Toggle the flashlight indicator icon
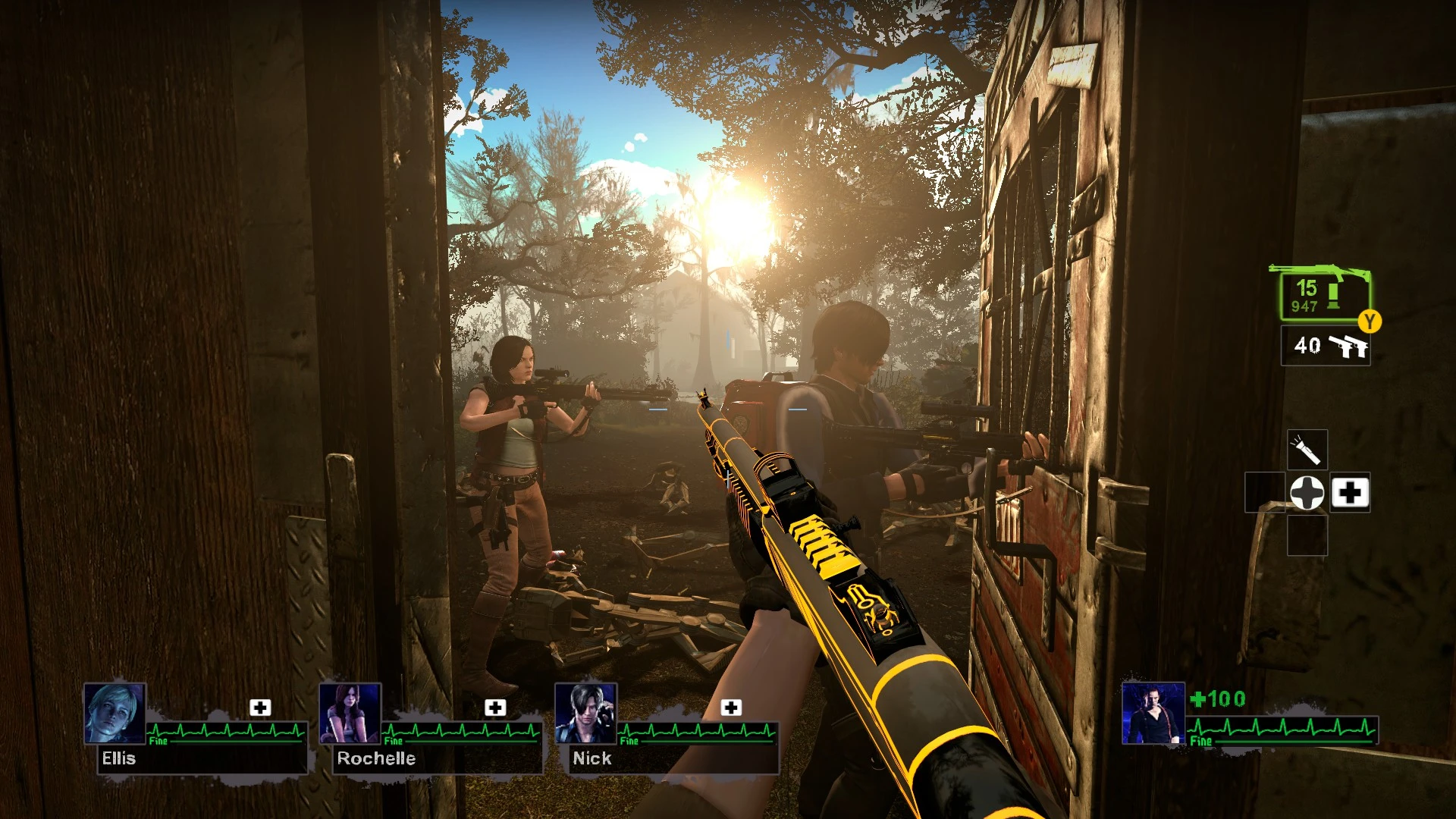The height and width of the screenshot is (819, 1456). 1307,449
